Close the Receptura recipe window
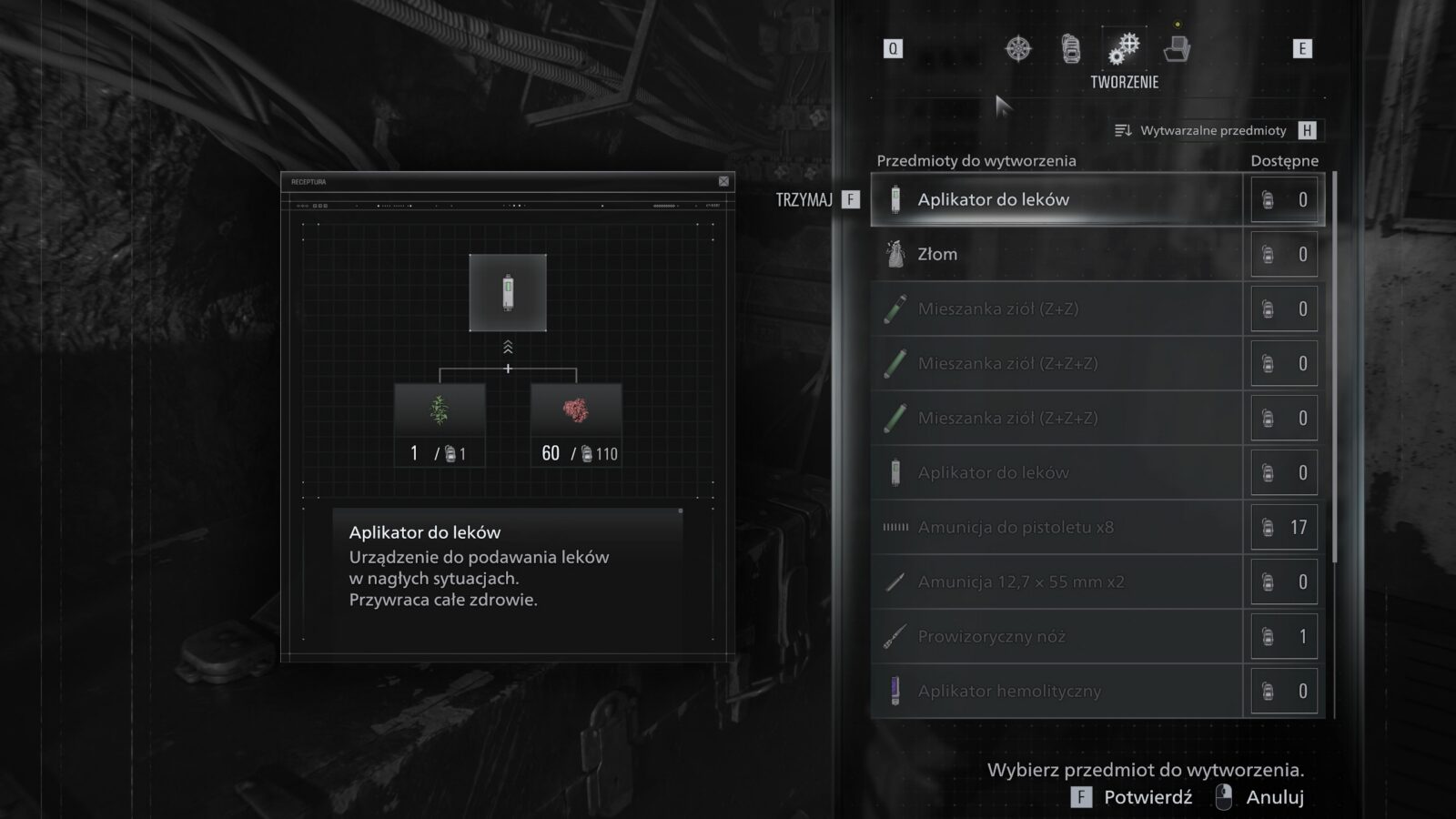Viewport: 1456px width, 819px height. [723, 181]
